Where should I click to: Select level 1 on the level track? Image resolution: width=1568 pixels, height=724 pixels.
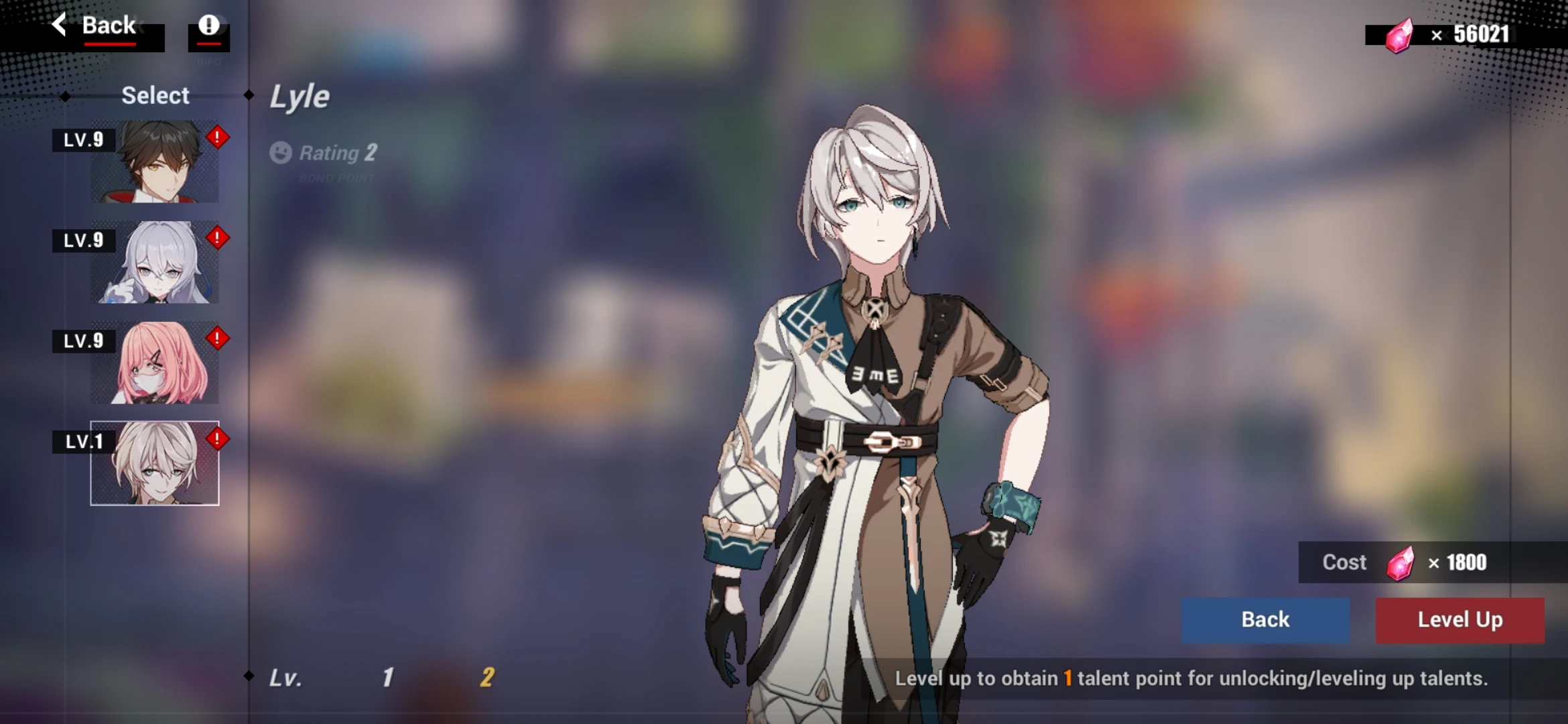[387, 678]
